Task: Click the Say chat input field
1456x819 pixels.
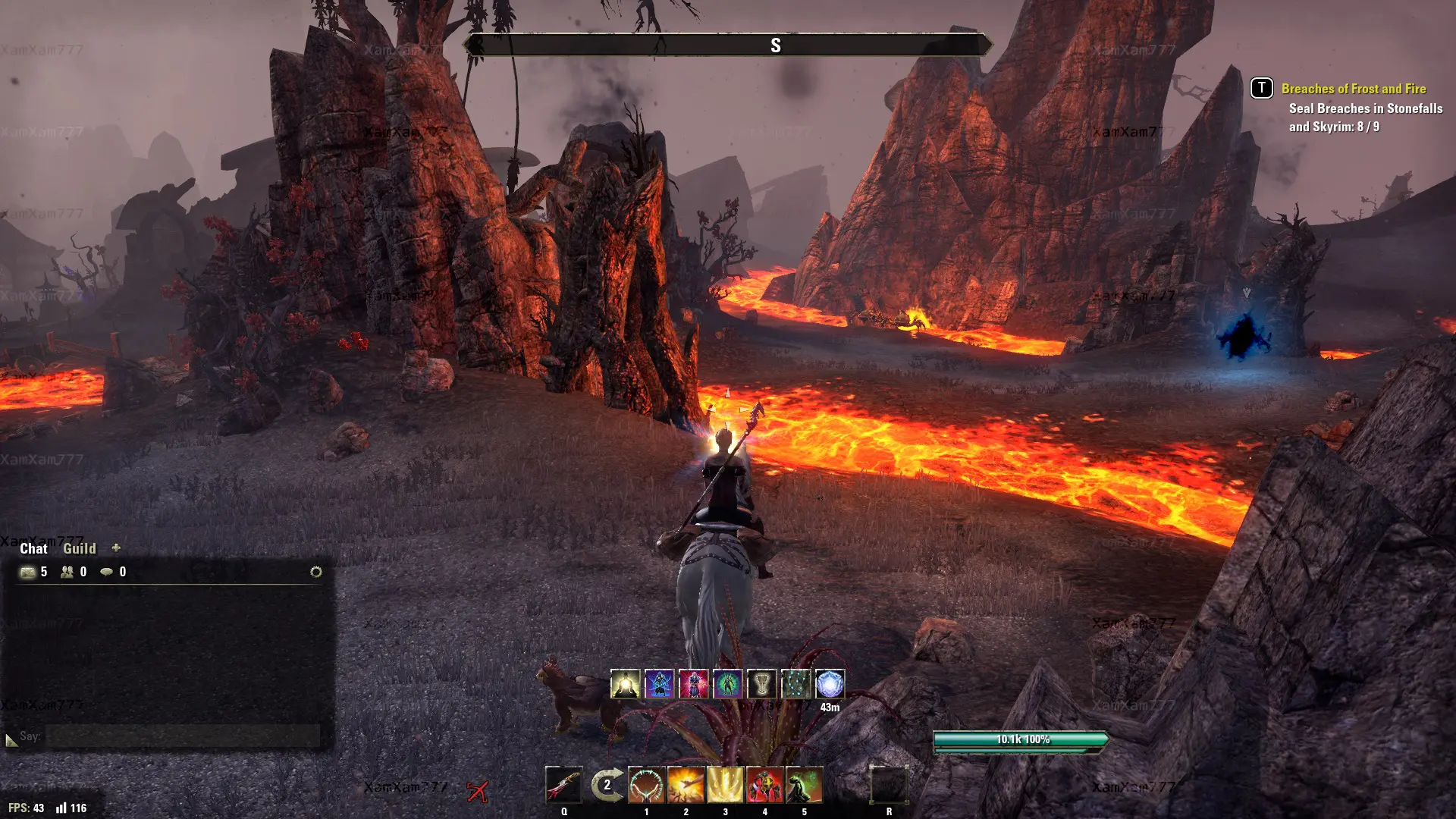Action: 184,736
